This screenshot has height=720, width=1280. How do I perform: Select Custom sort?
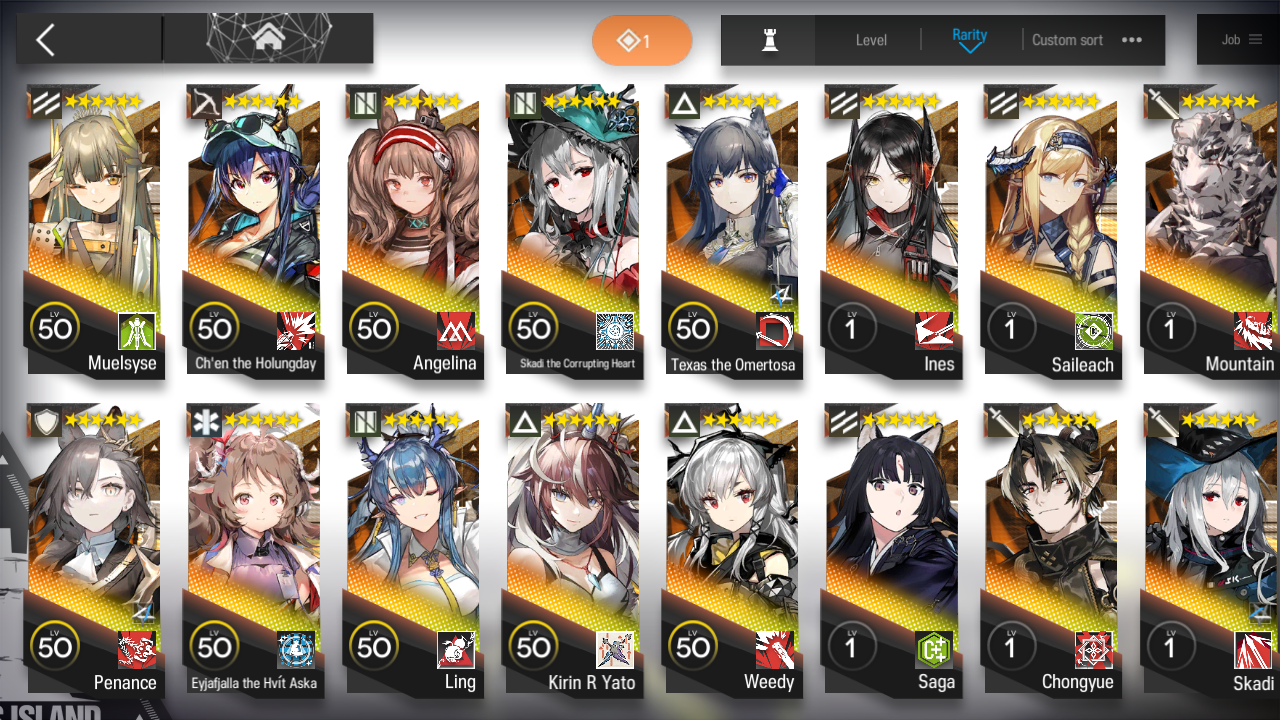1067,40
